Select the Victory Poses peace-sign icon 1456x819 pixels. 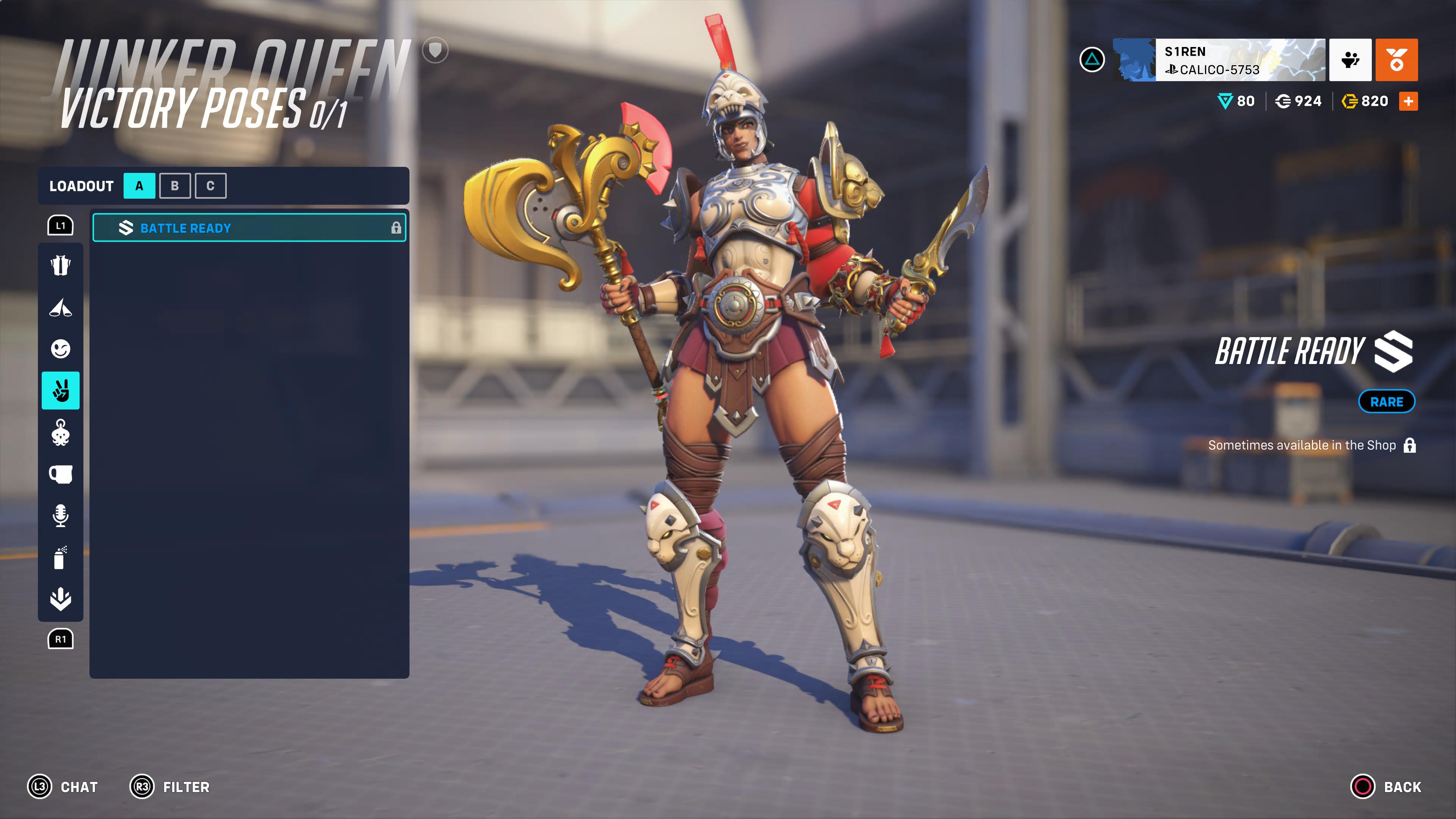click(61, 390)
